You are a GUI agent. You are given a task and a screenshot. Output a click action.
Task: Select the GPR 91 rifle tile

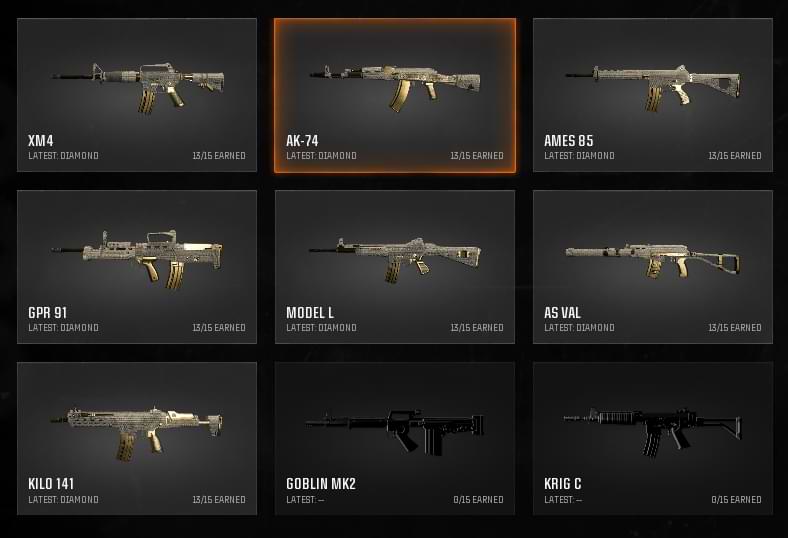pos(137,267)
